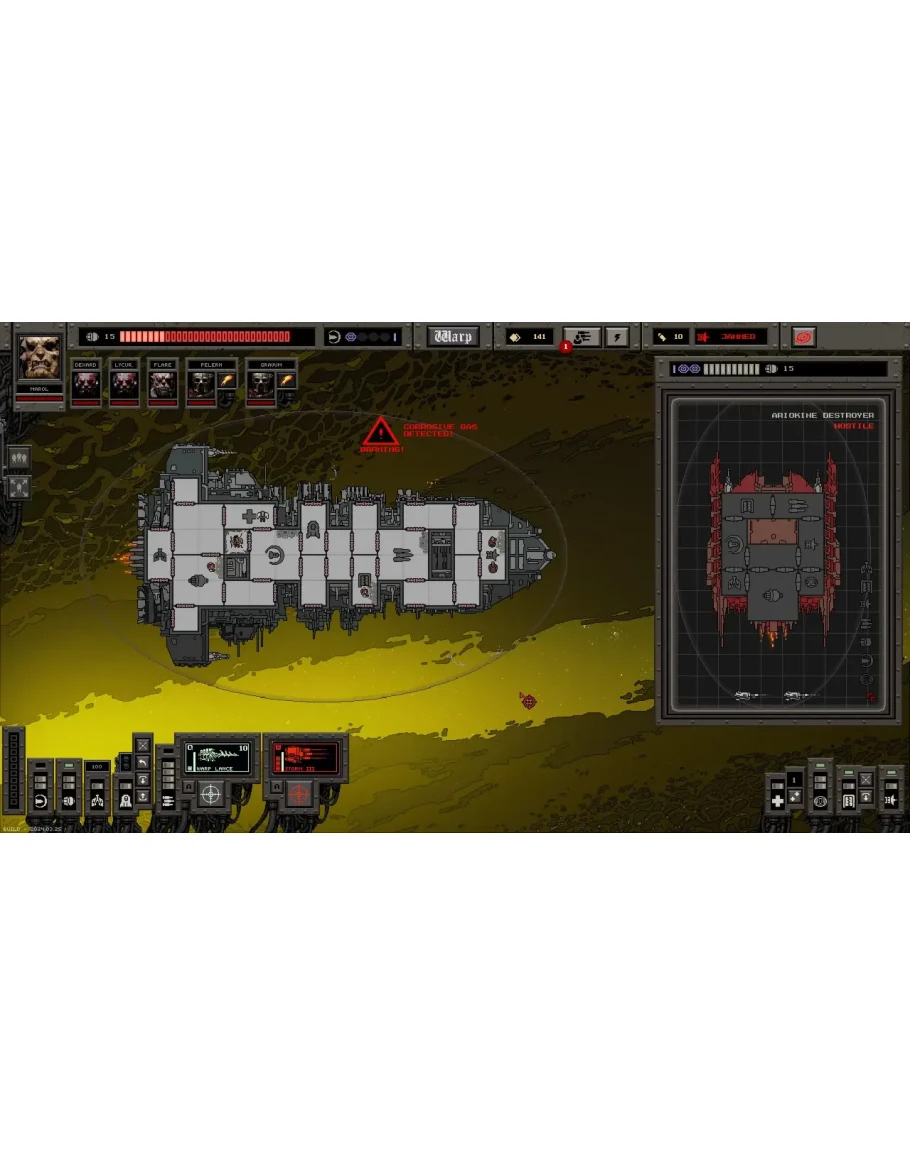Activate the red spiral button
Screen dimensions: 910x1155
click(x=803, y=337)
